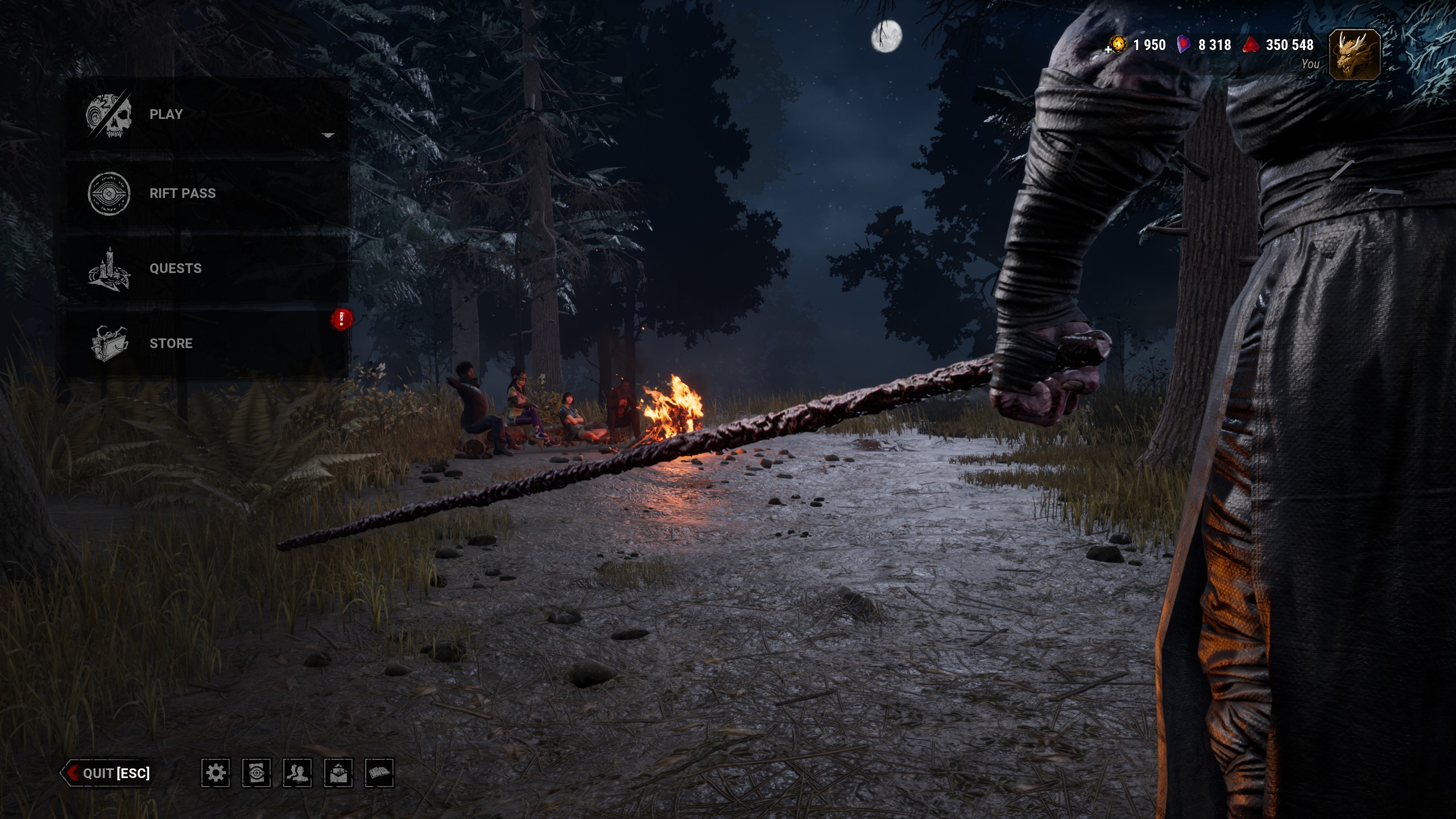Open the eye-card icon button
The image size is (1456, 819).
click(x=257, y=773)
